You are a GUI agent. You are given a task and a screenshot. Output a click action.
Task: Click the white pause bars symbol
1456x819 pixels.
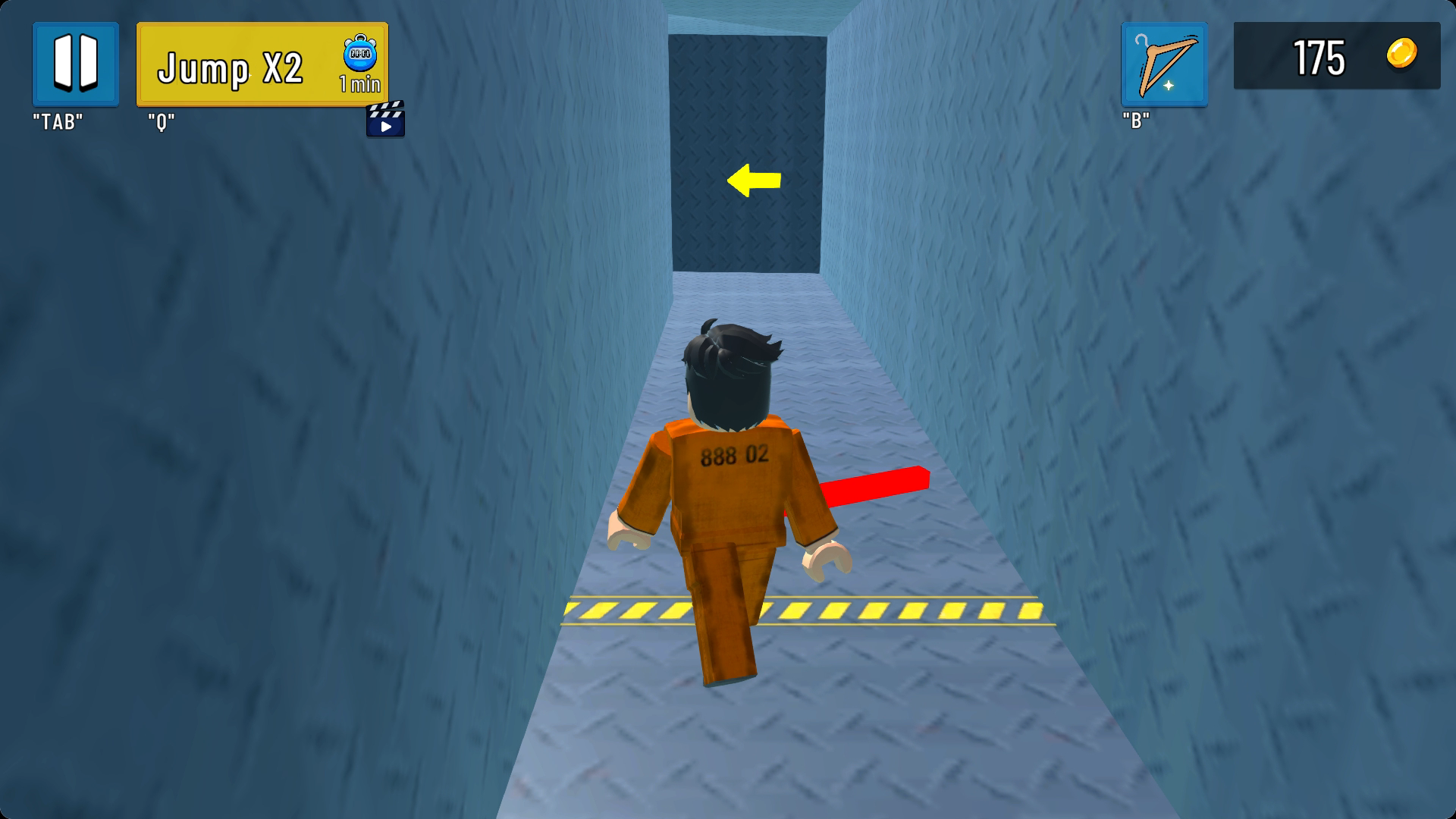pyautogui.click(x=75, y=66)
